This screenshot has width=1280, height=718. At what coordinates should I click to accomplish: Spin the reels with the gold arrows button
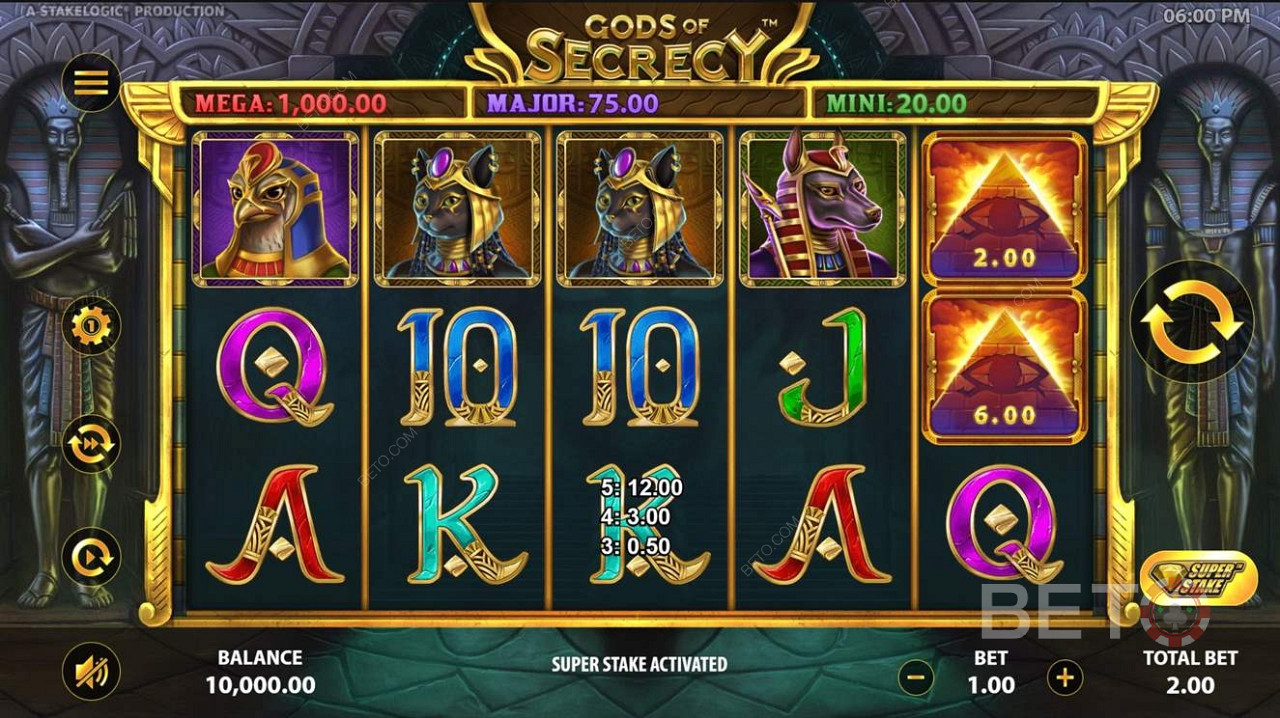(x=1191, y=322)
